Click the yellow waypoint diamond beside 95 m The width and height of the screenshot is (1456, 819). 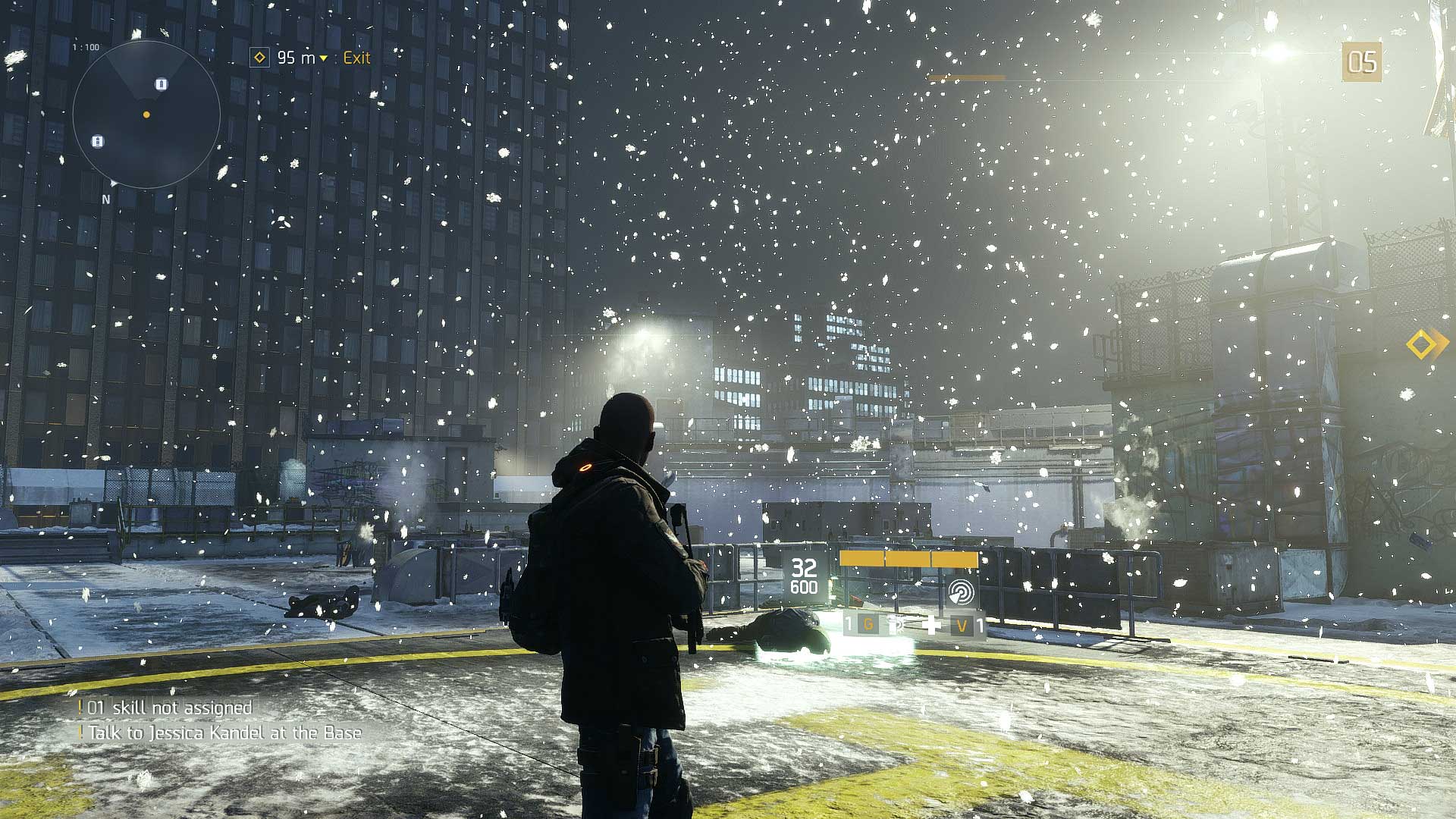point(261,57)
